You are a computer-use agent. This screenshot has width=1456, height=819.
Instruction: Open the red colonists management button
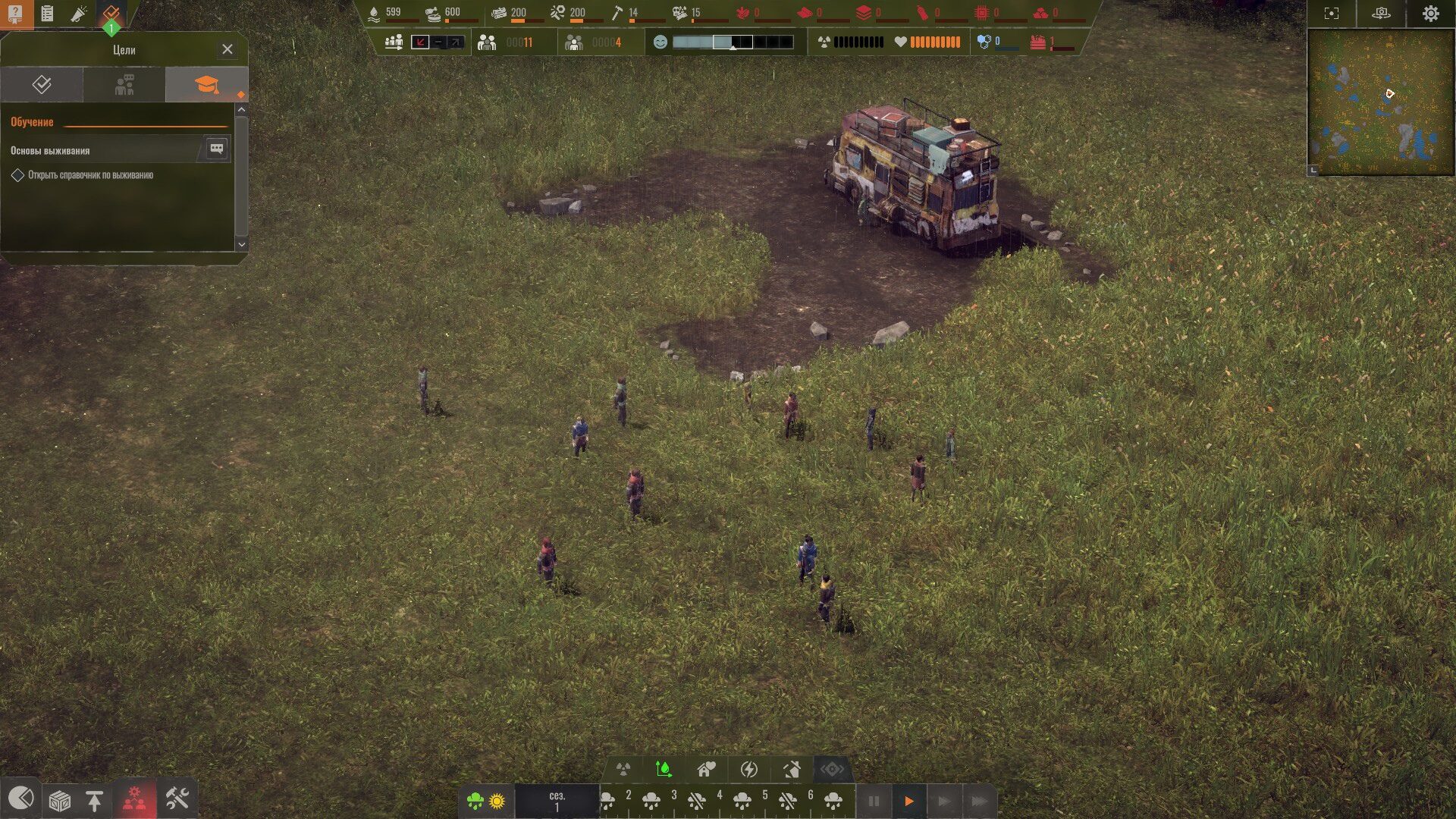(x=135, y=799)
